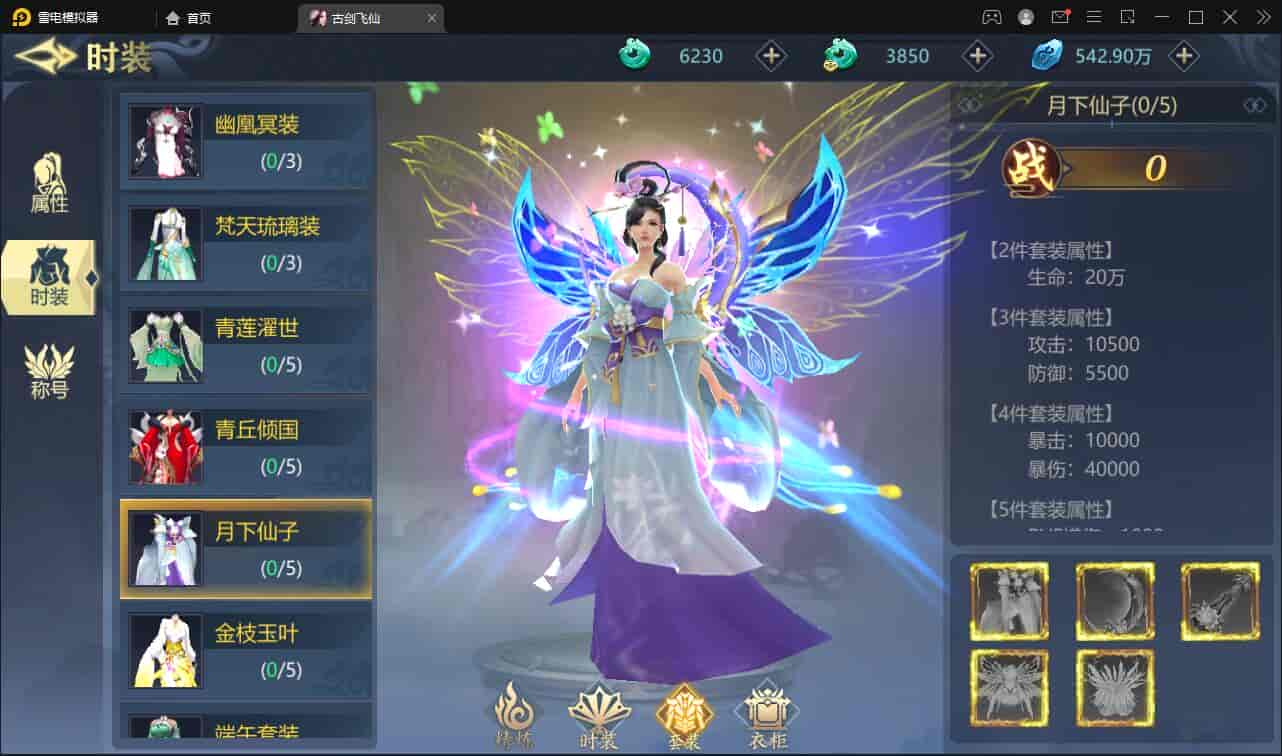Add more blue crystal currency (542.90万)
This screenshot has height=756, width=1282.
pyautogui.click(x=1184, y=56)
